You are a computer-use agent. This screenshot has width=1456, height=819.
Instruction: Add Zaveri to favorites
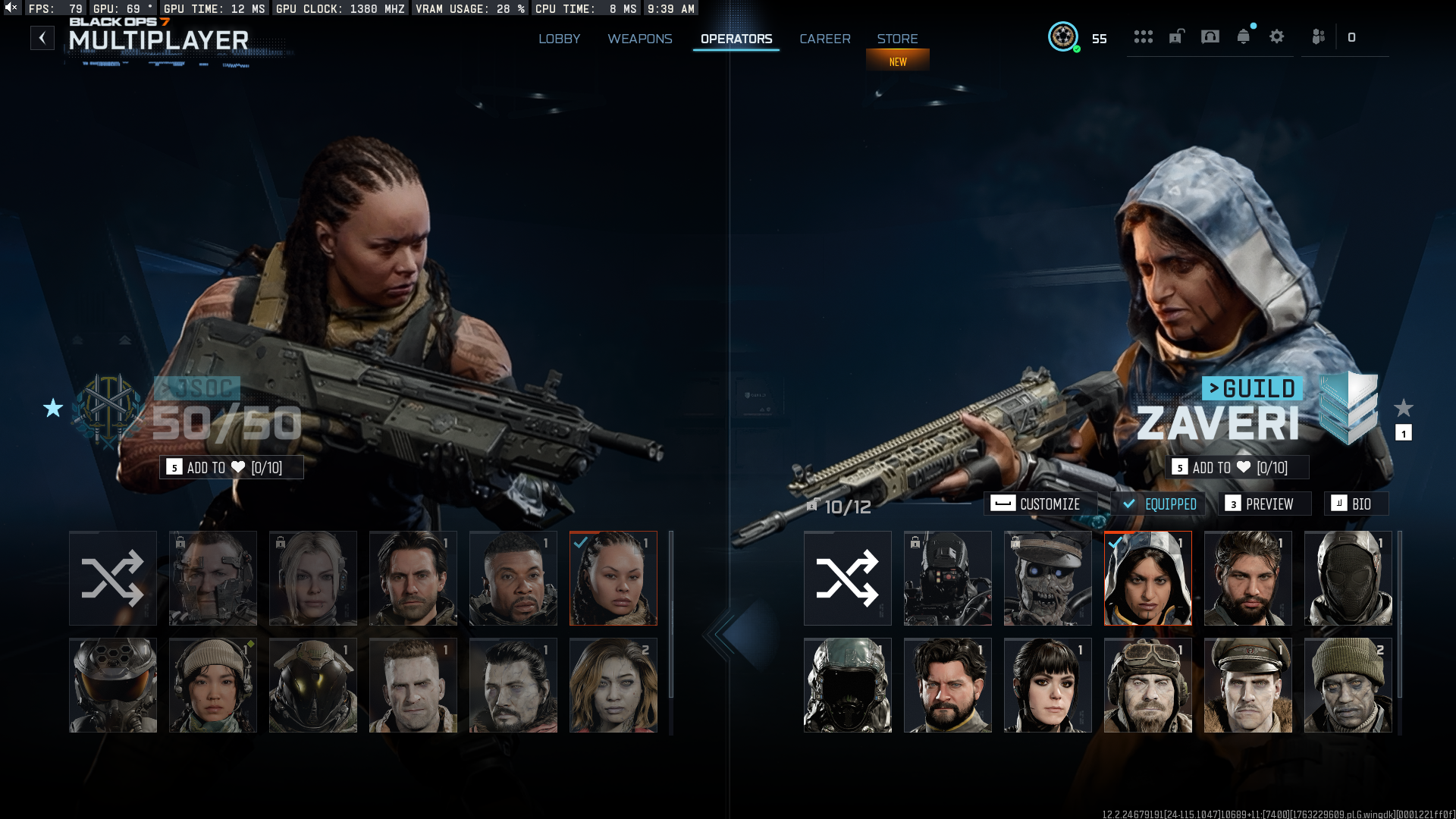click(x=1237, y=468)
